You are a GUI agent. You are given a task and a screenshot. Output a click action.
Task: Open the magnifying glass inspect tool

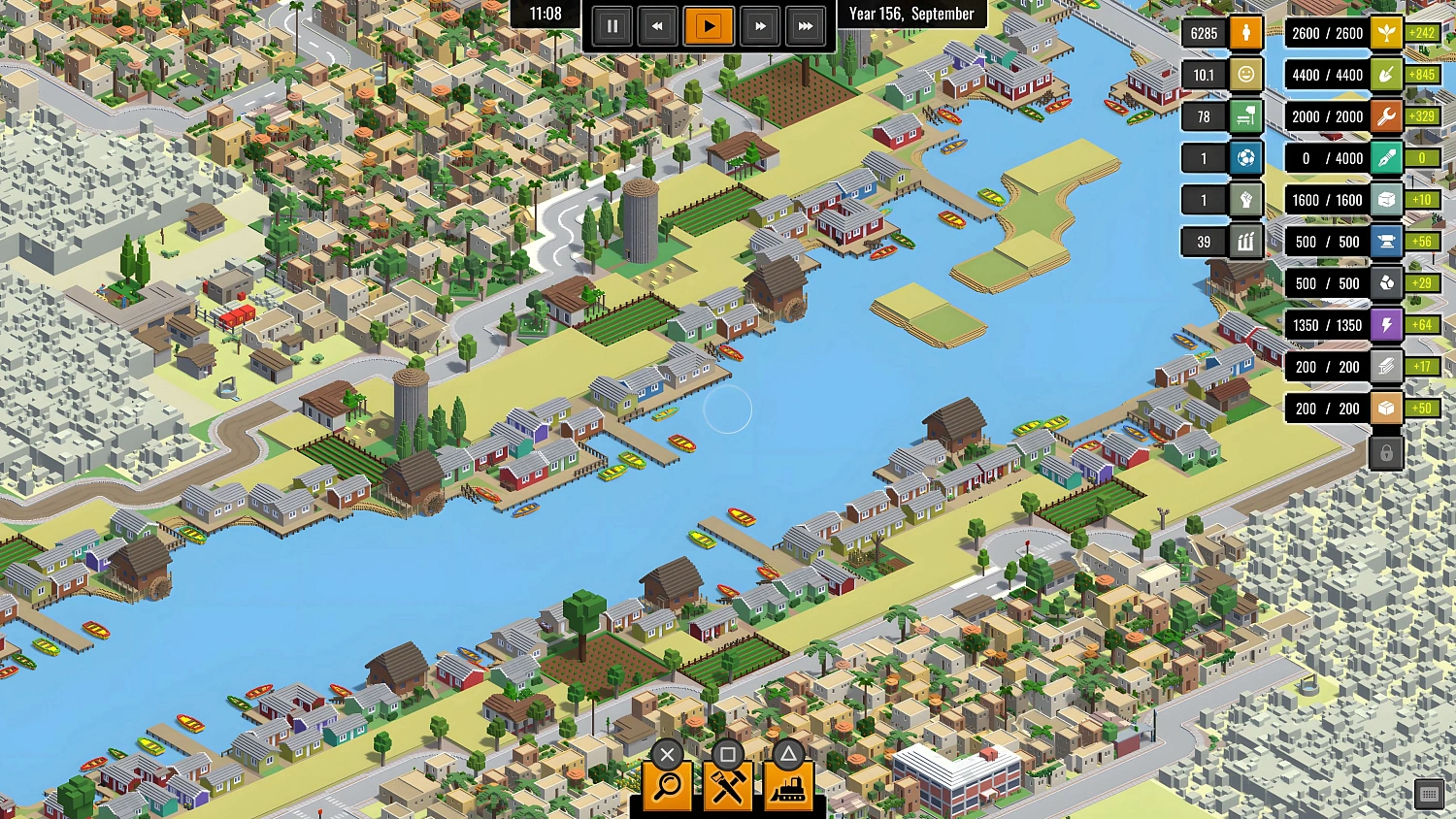tap(665, 786)
